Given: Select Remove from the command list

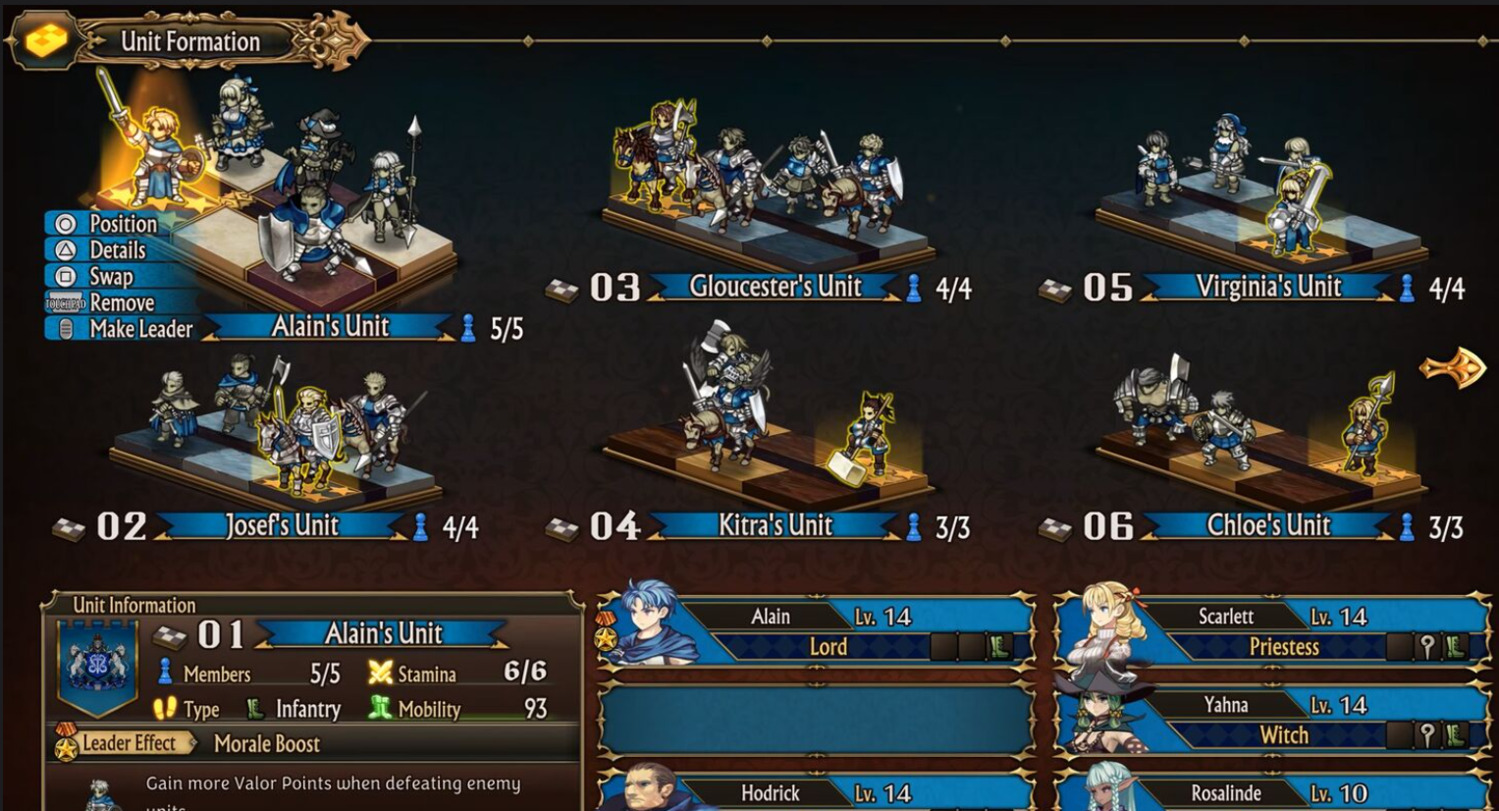Looking at the screenshot, I should click(121, 302).
